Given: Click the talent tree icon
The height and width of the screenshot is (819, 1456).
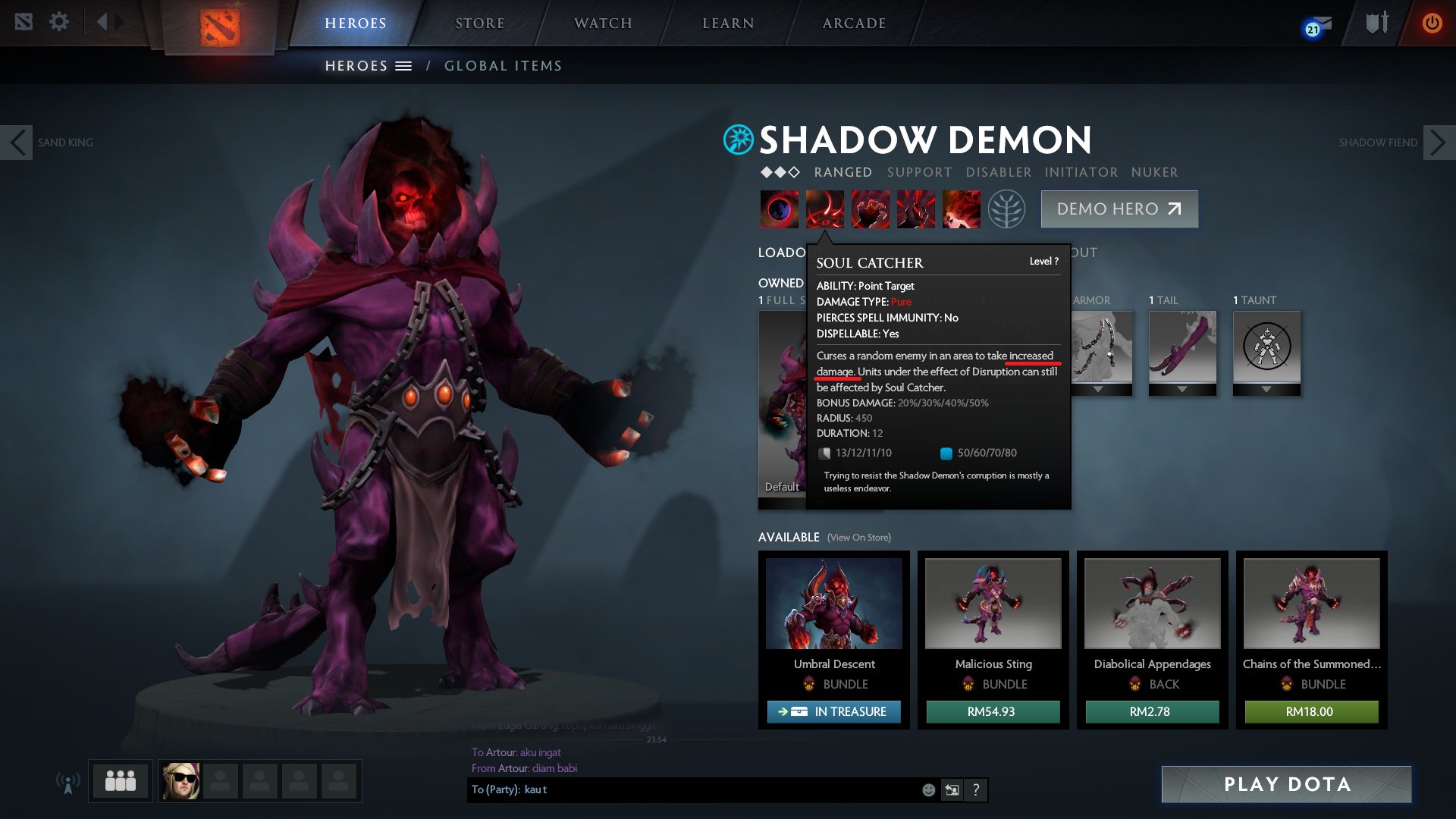Looking at the screenshot, I should 1006,209.
